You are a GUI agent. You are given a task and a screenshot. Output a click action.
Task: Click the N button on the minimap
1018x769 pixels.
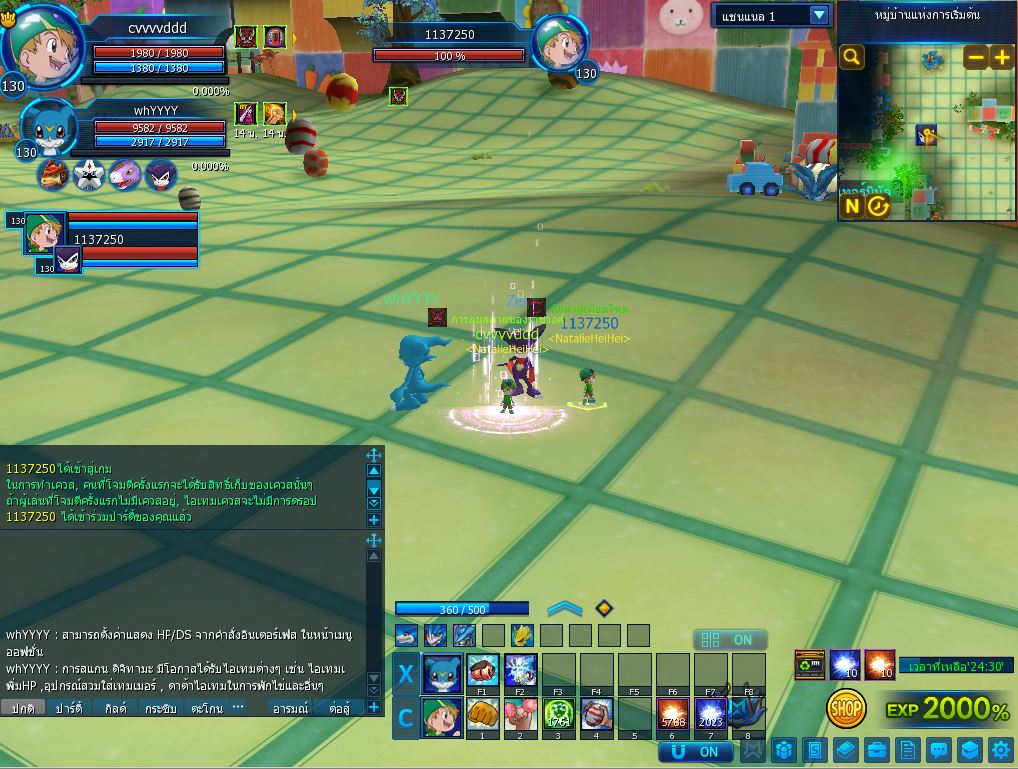click(851, 206)
